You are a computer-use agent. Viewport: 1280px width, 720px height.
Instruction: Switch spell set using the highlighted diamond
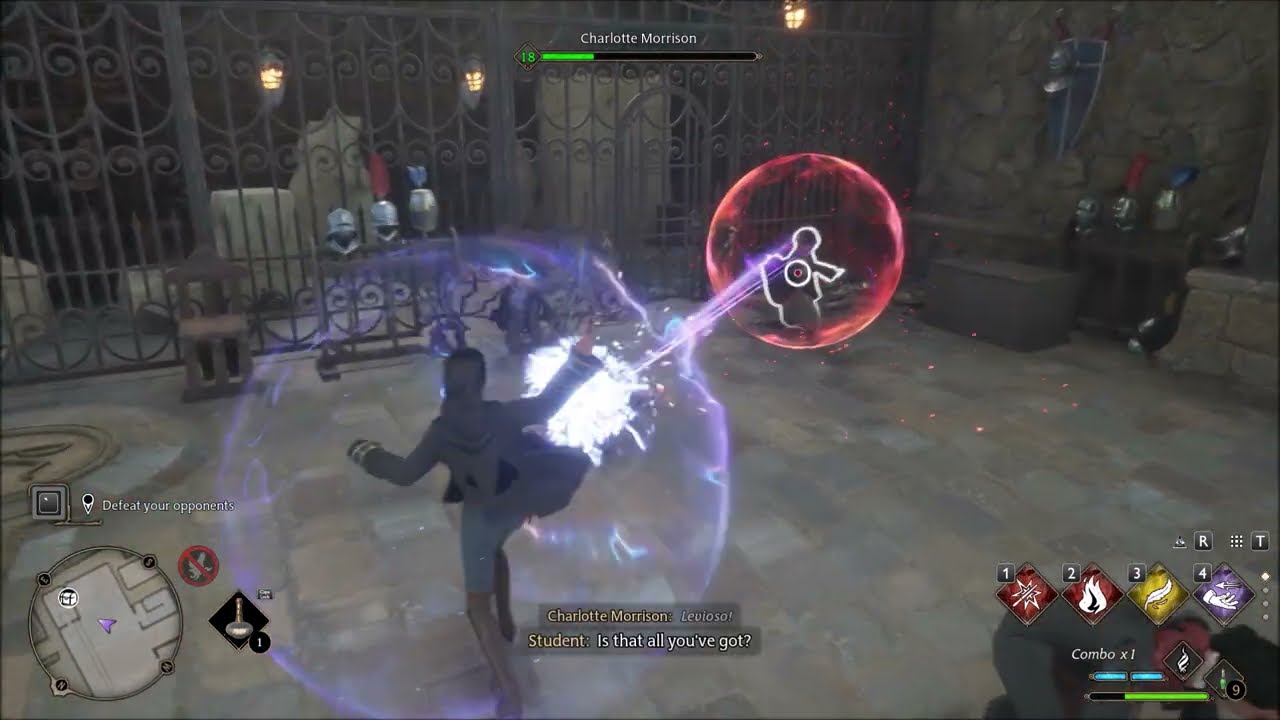pos(1265,577)
